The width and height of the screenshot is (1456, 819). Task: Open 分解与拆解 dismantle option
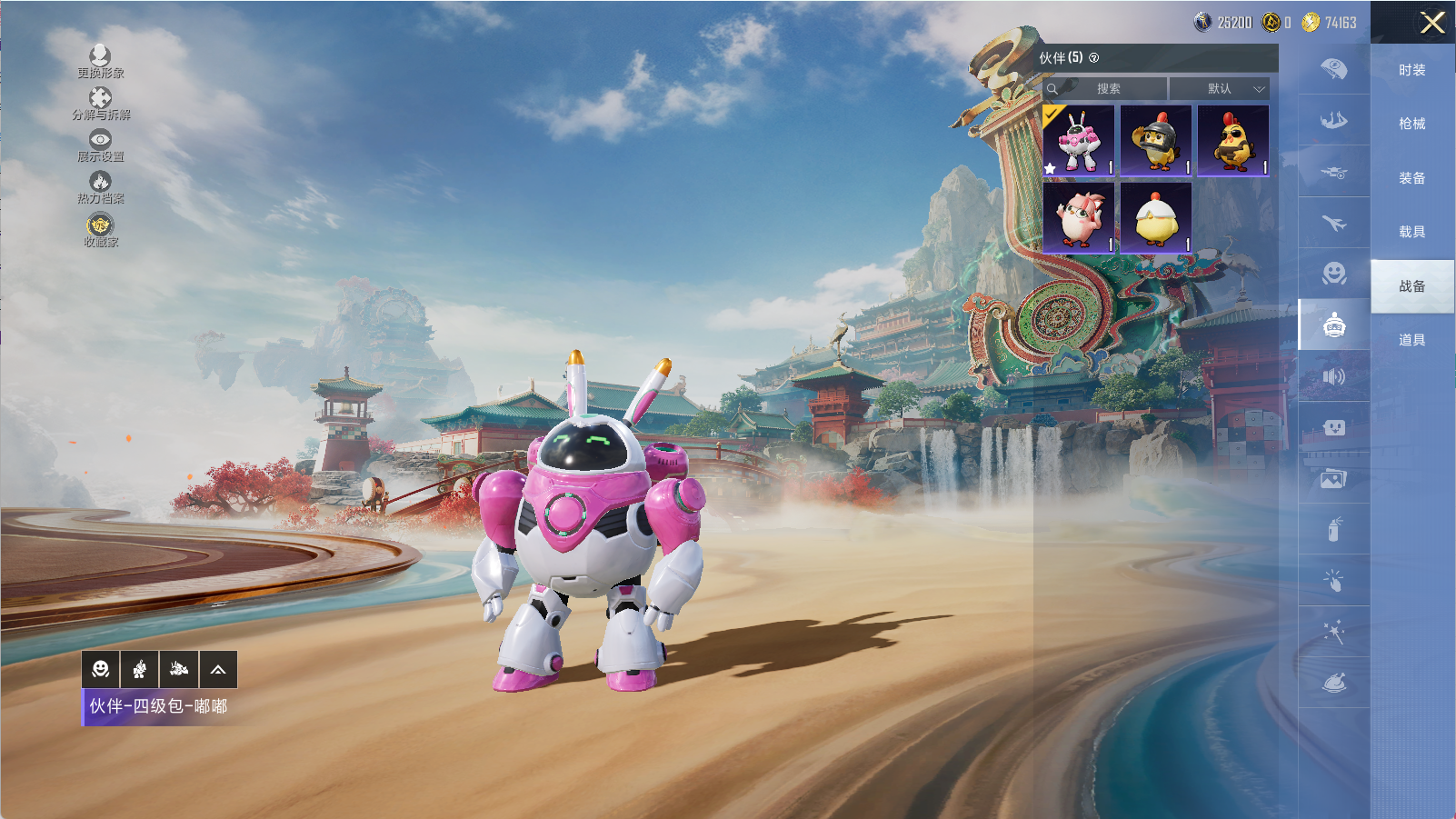[100, 104]
